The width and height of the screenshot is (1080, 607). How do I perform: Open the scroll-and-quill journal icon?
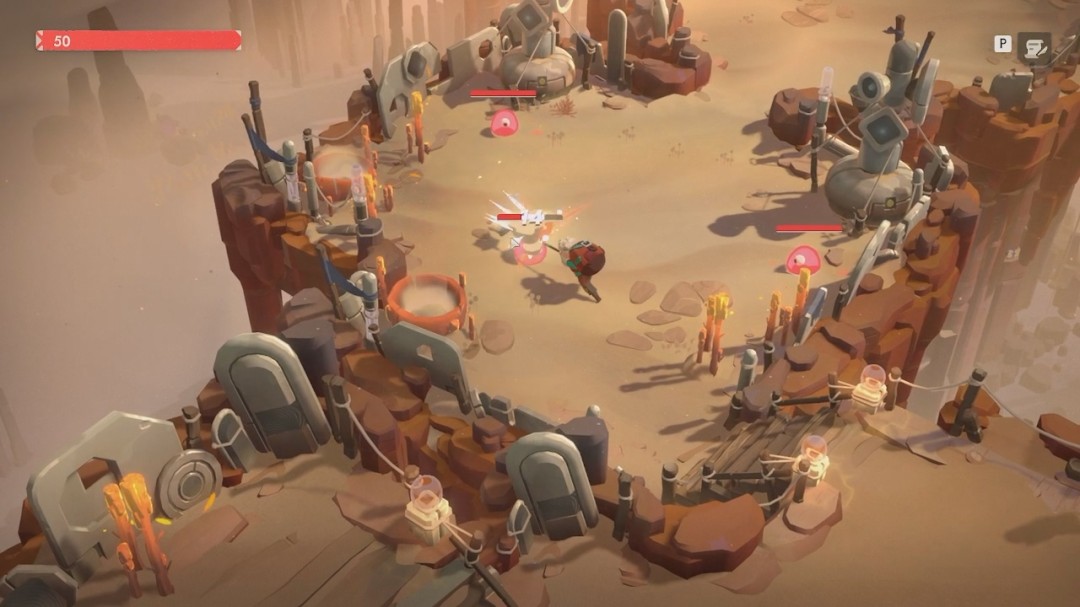point(1034,46)
